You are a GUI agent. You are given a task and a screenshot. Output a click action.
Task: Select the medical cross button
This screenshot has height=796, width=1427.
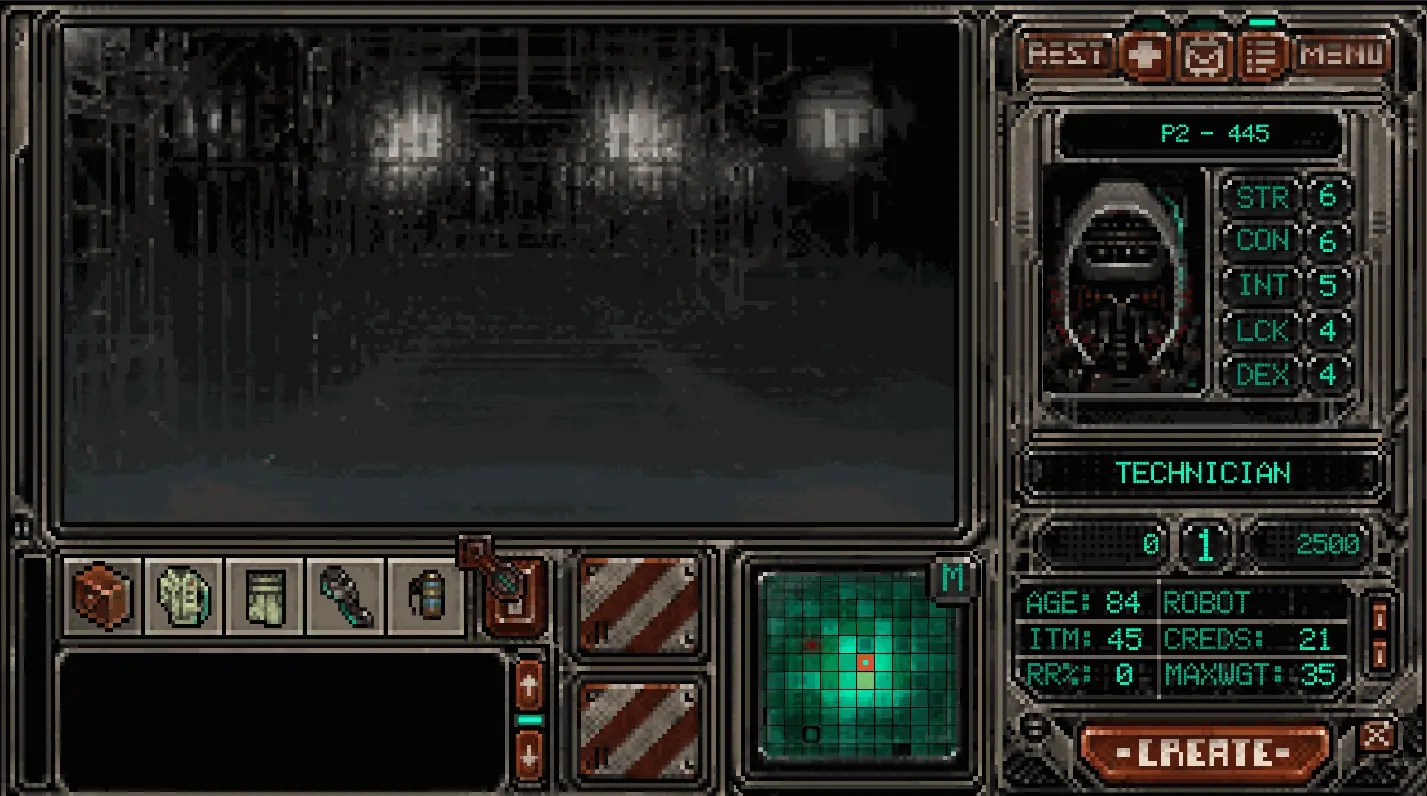(x=1146, y=56)
